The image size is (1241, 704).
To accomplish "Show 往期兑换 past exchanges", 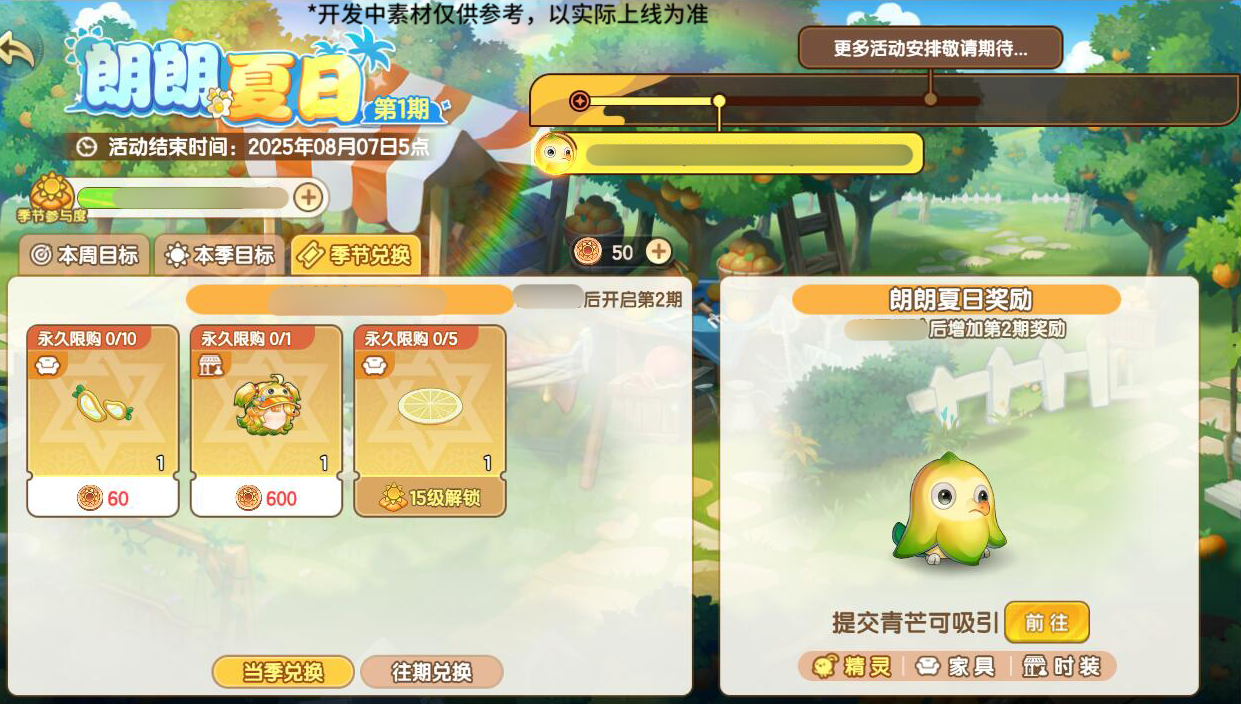I will [x=431, y=672].
